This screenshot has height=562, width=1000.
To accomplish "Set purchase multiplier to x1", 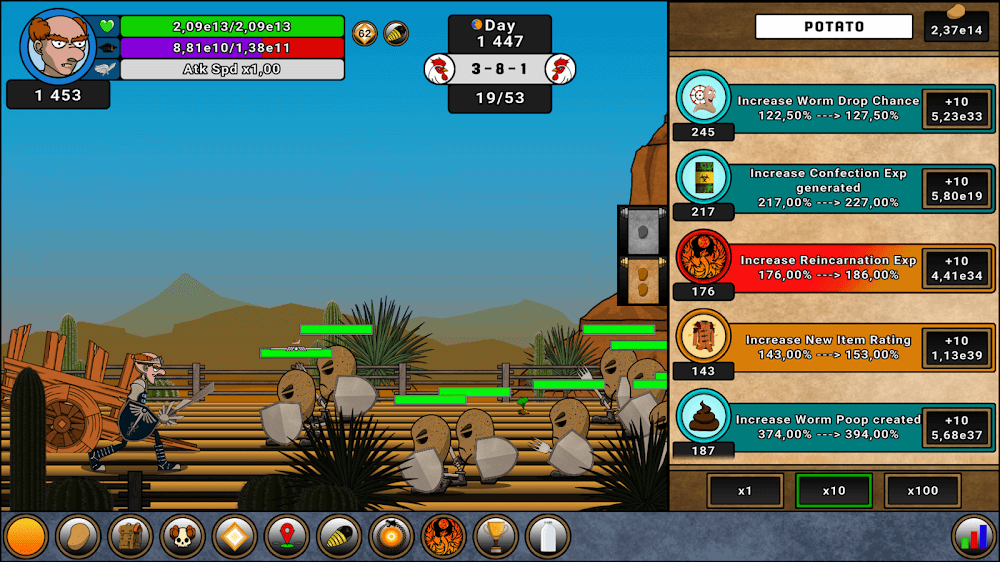I will [745, 491].
